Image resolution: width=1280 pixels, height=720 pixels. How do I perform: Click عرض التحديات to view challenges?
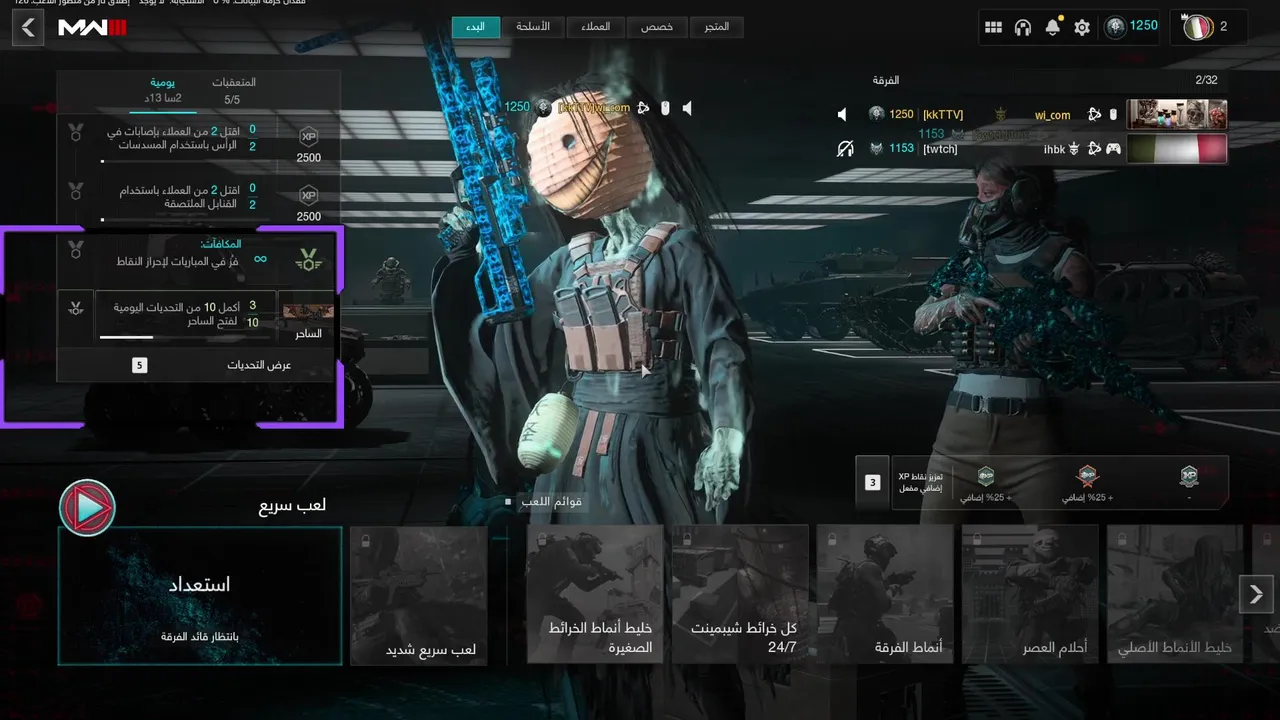[x=198, y=365]
